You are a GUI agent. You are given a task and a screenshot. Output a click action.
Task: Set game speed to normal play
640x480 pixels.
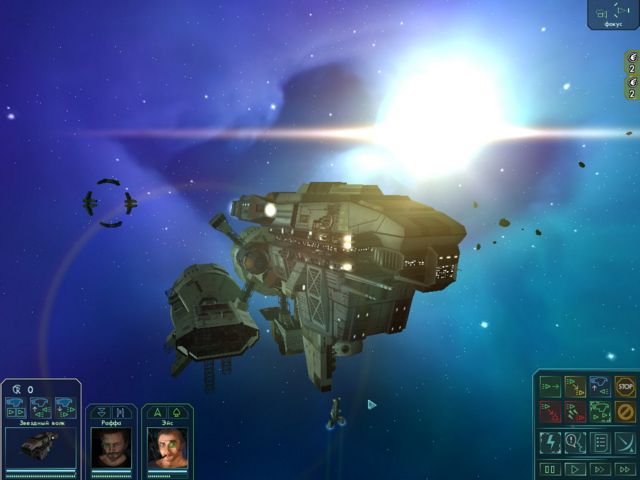point(575,468)
